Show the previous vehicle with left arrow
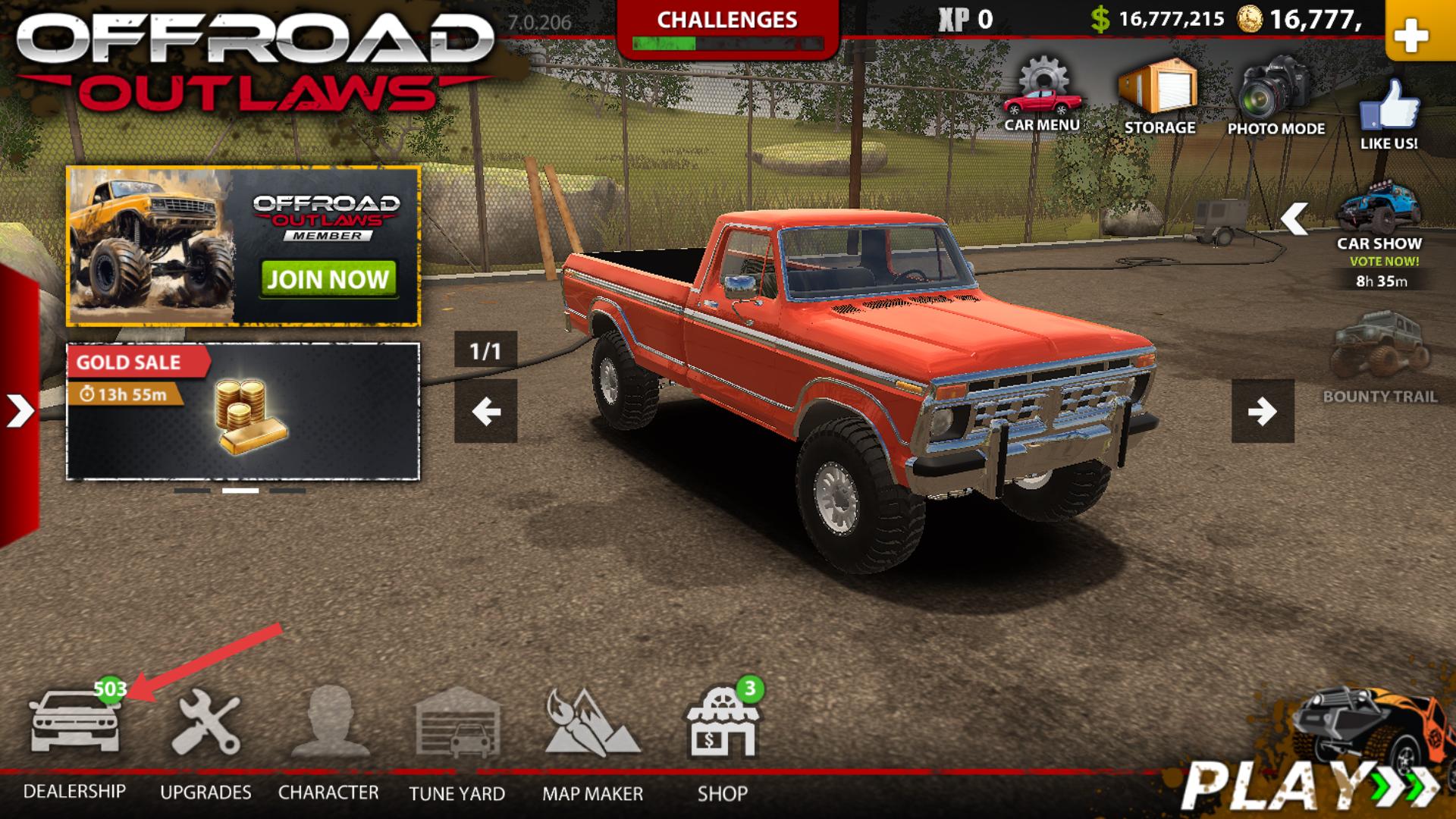This screenshot has width=1456, height=819. pos(485,411)
